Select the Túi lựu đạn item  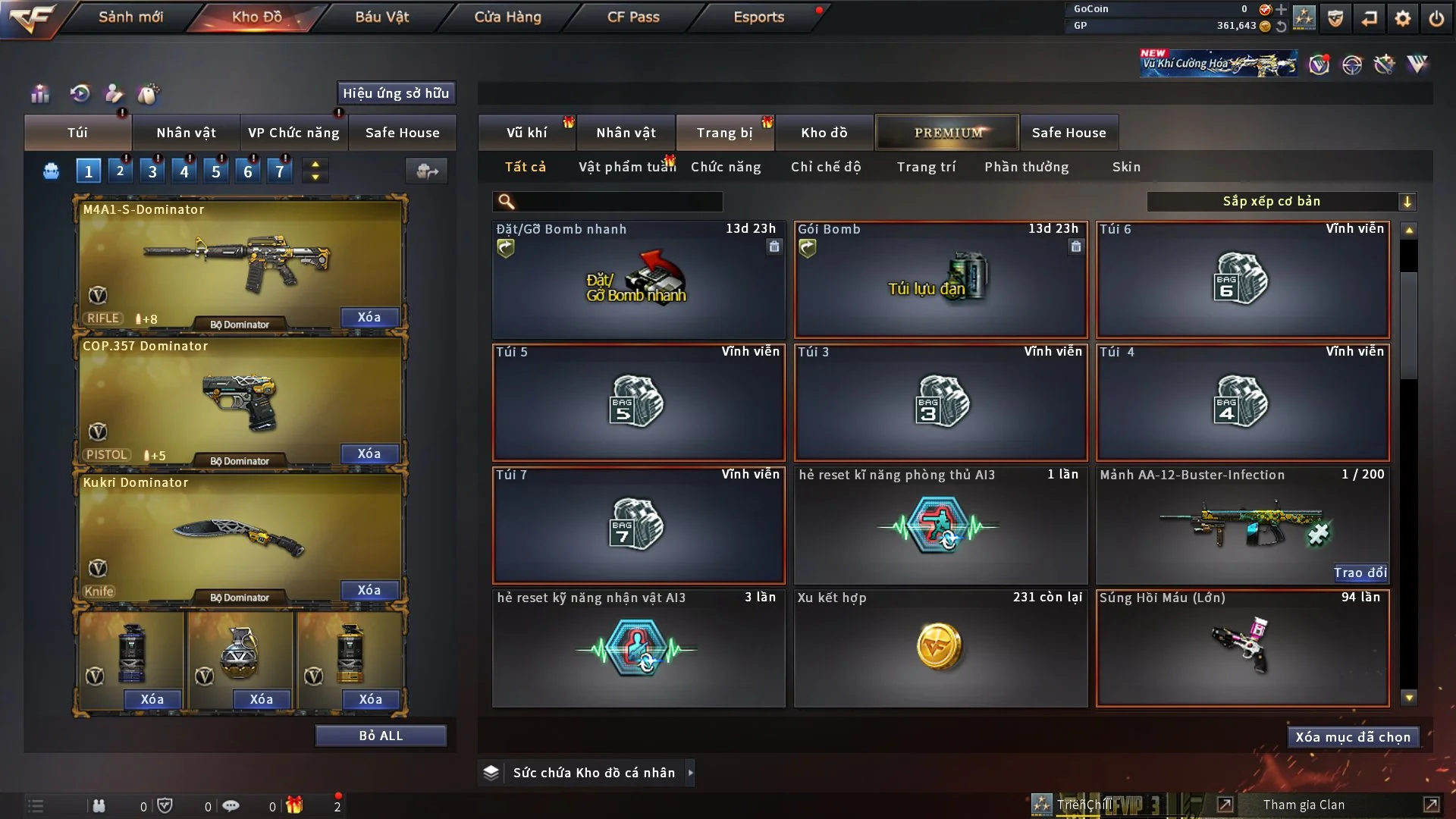click(940, 281)
